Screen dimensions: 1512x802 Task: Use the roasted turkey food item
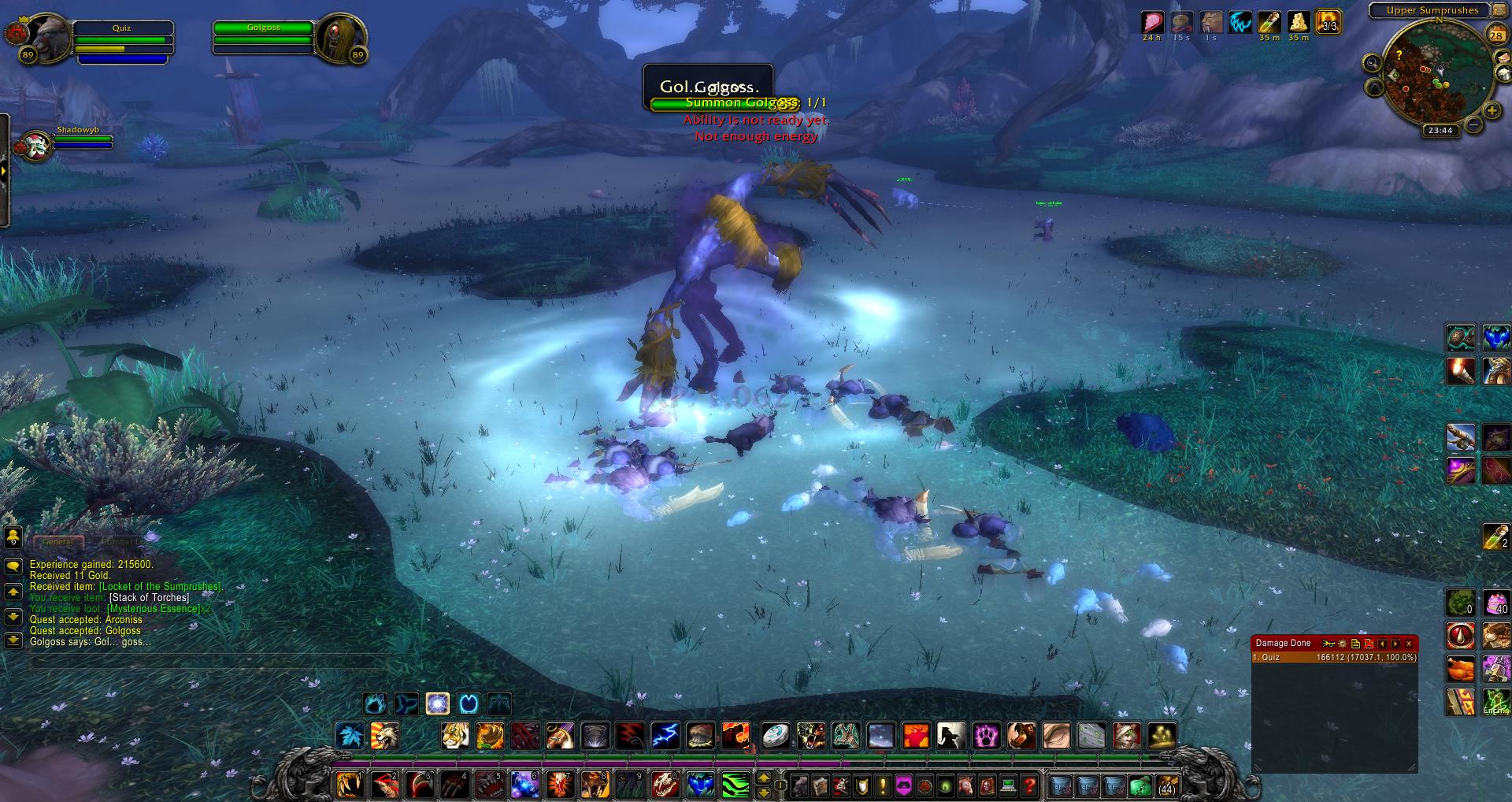click(1460, 669)
